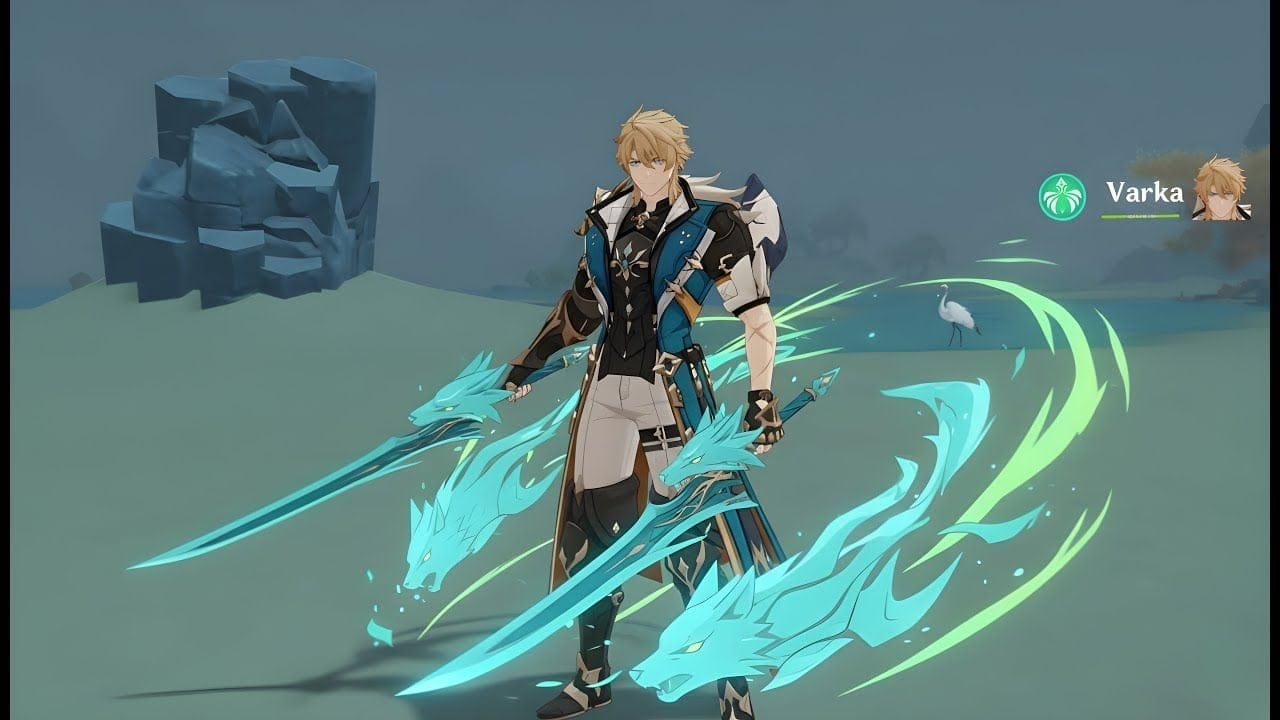1280x720 pixels.
Task: Click the green Anemo element icon
Action: click(x=1062, y=197)
